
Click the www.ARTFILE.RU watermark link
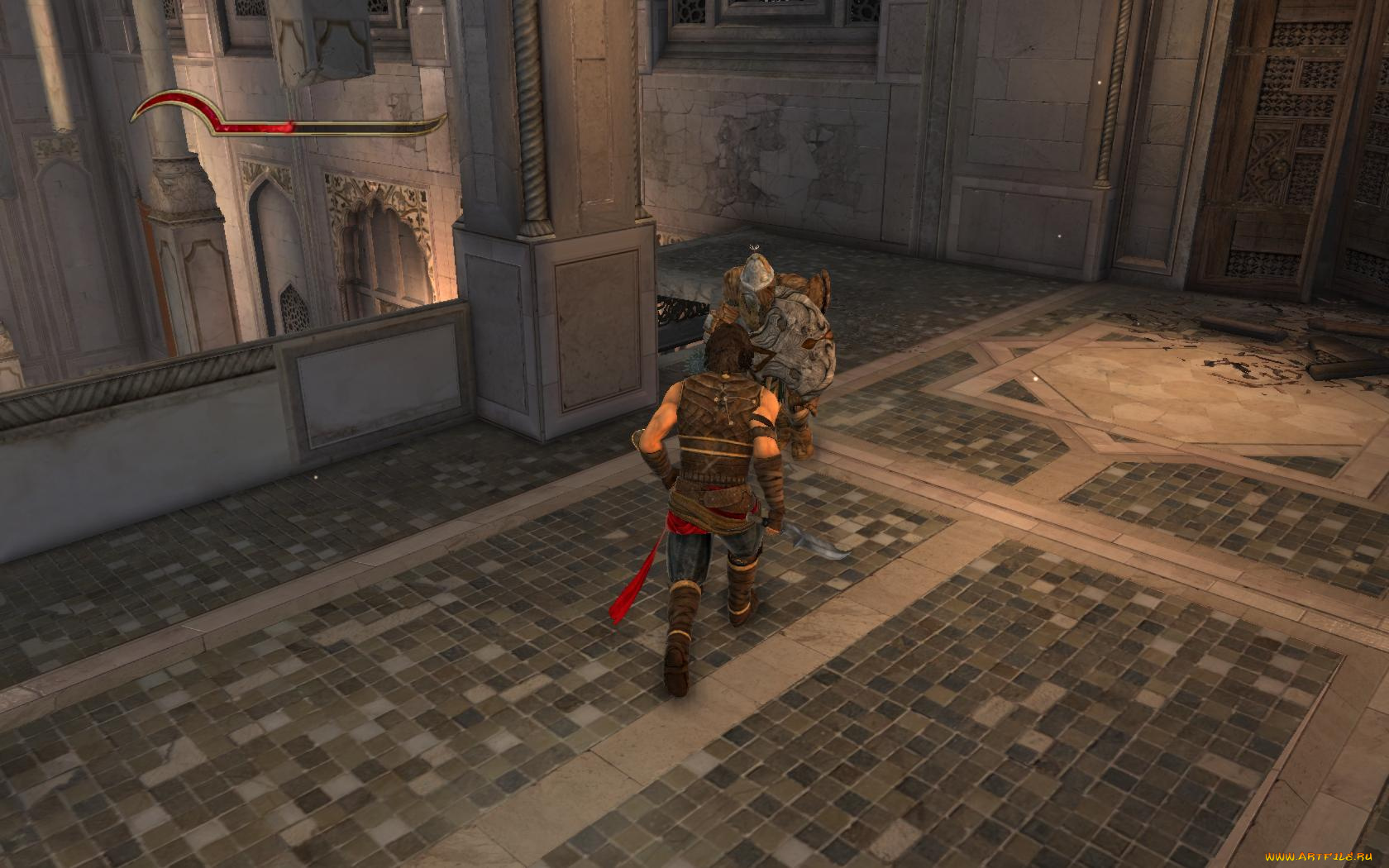pos(1319,857)
